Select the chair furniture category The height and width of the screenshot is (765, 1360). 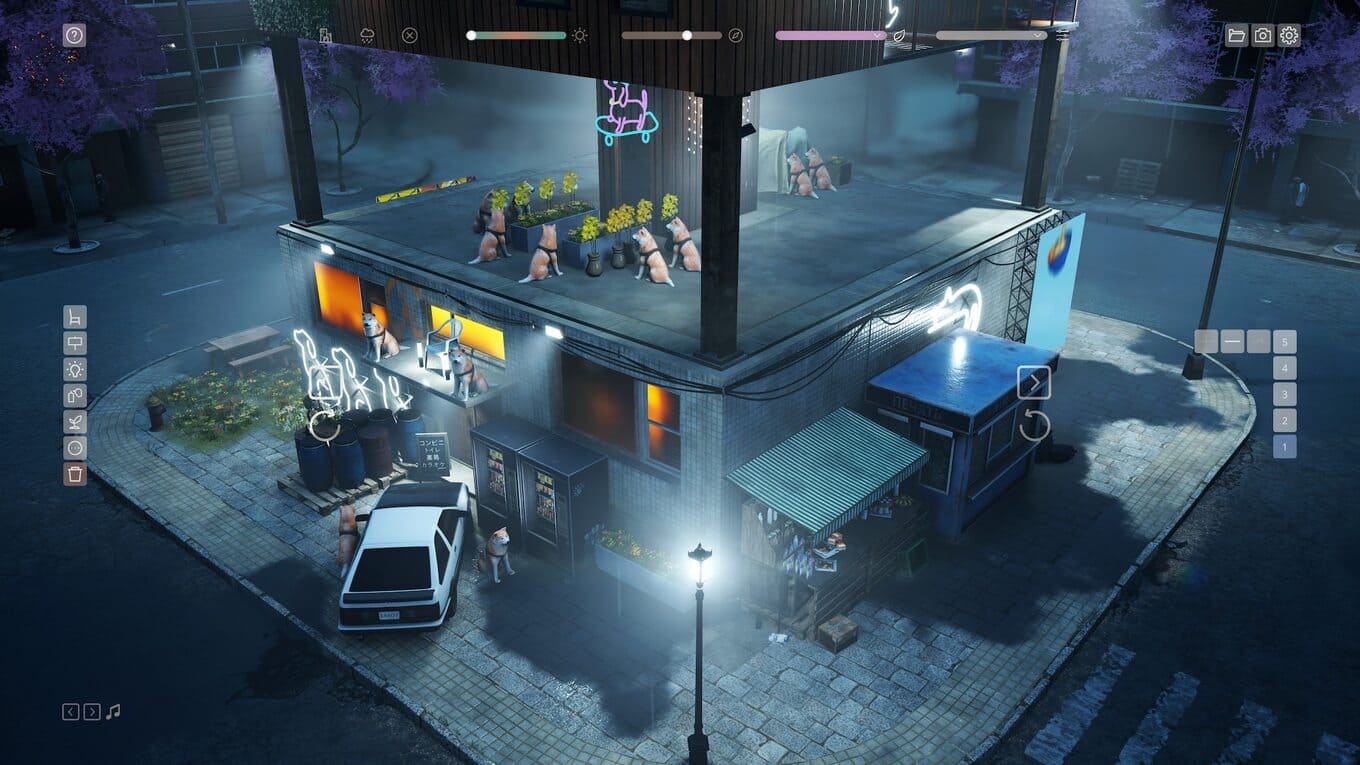75,317
